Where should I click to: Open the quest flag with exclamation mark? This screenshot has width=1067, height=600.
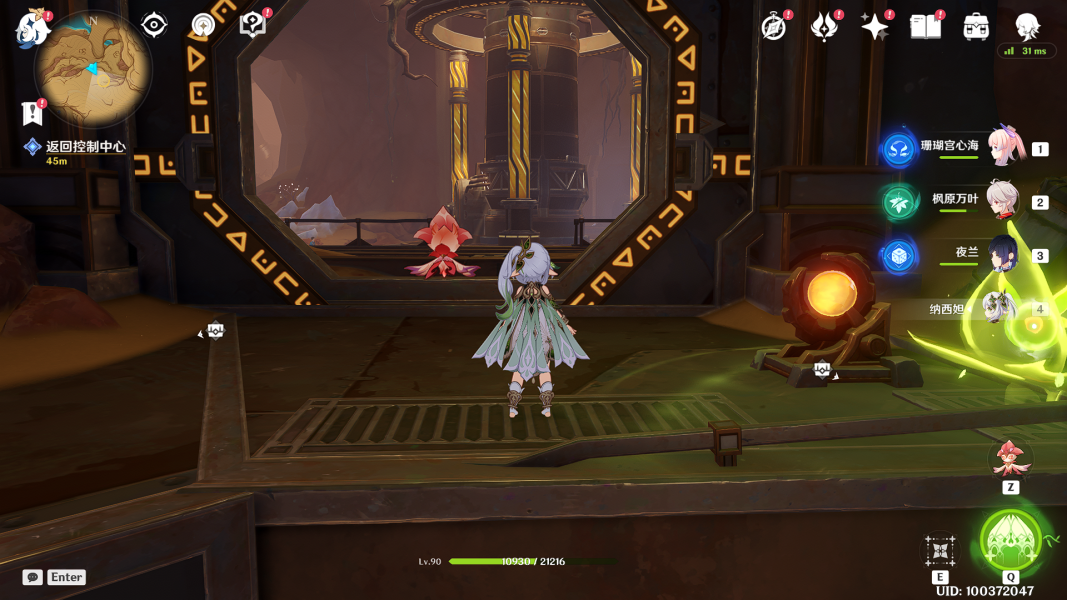tap(33, 113)
